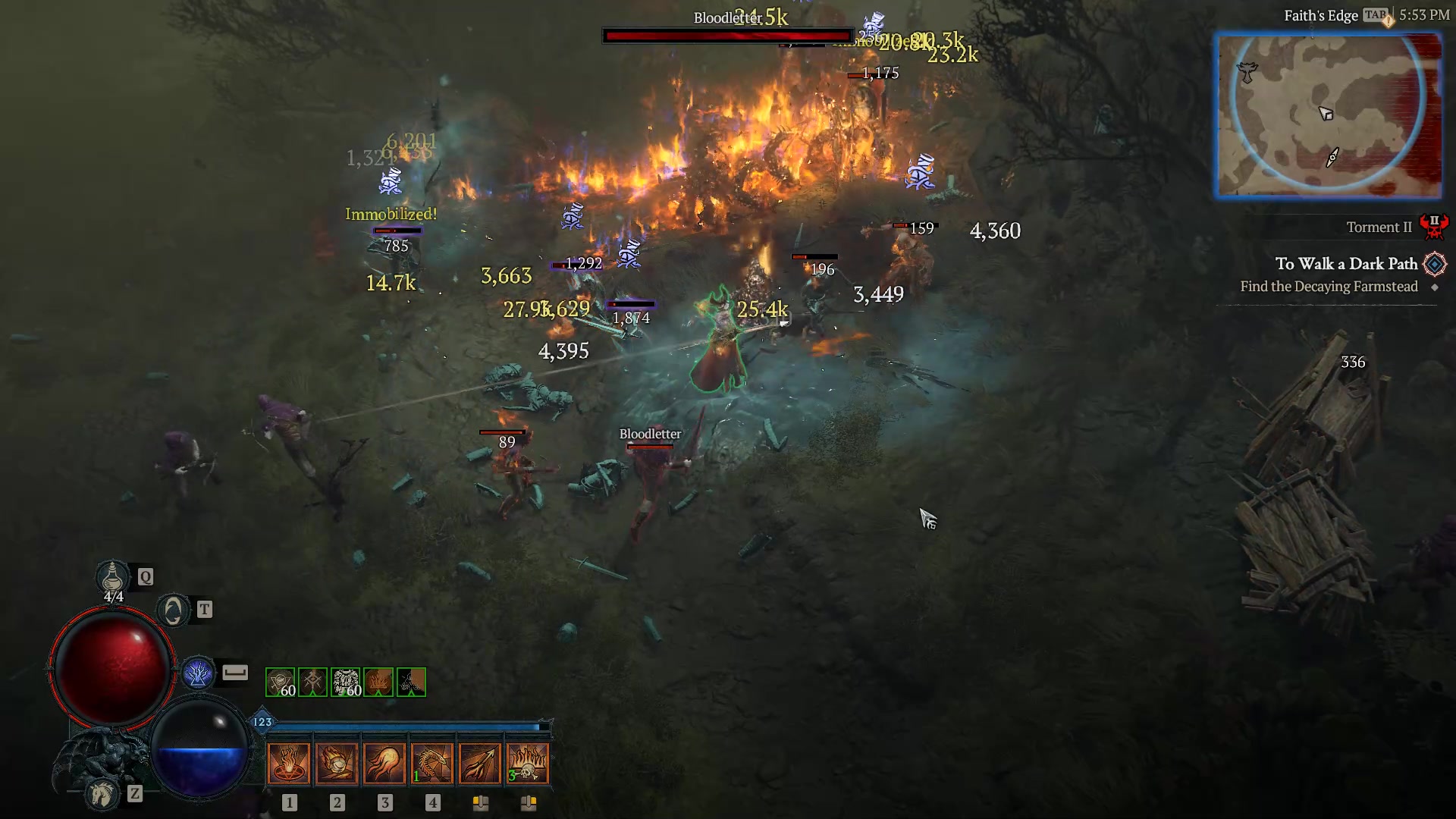View the burning crown buff icon

(x=377, y=682)
